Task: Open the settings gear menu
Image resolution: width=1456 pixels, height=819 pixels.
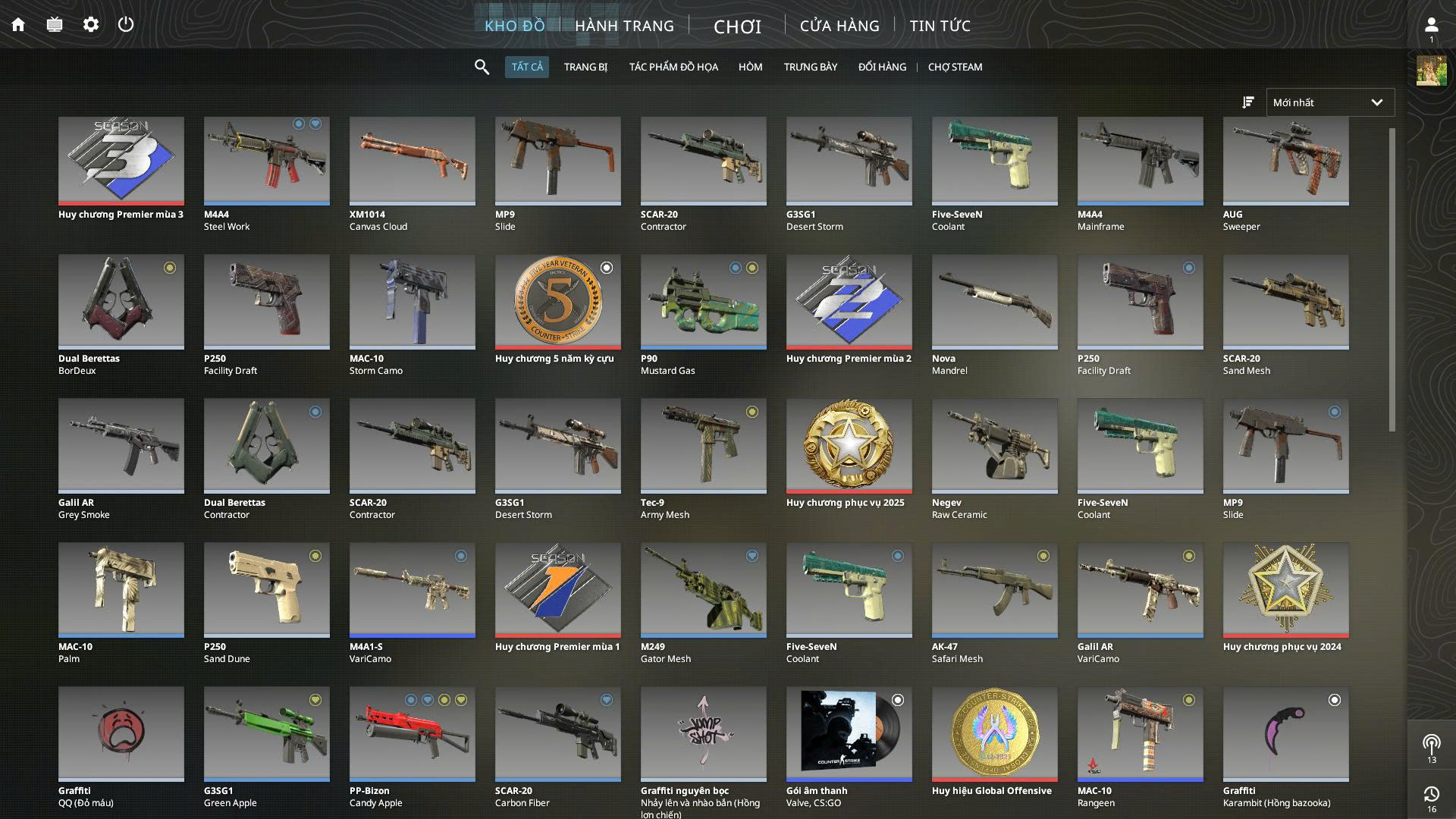Action: [91, 25]
